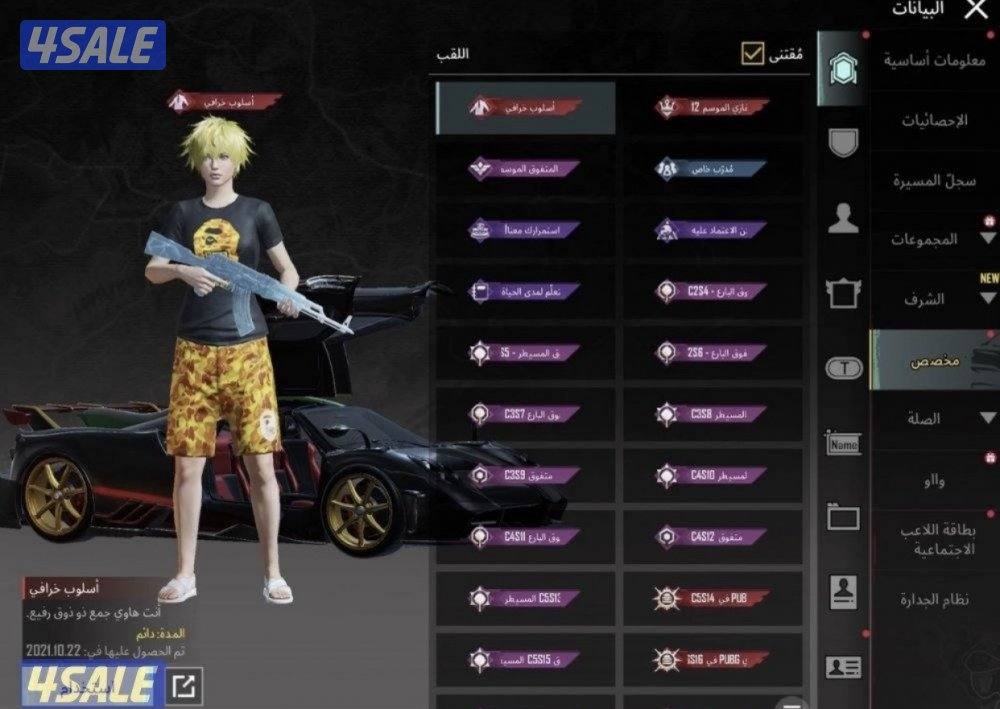
Task: Choose the C5S14 PUBG title badge
Action: pyautogui.click(x=712, y=598)
